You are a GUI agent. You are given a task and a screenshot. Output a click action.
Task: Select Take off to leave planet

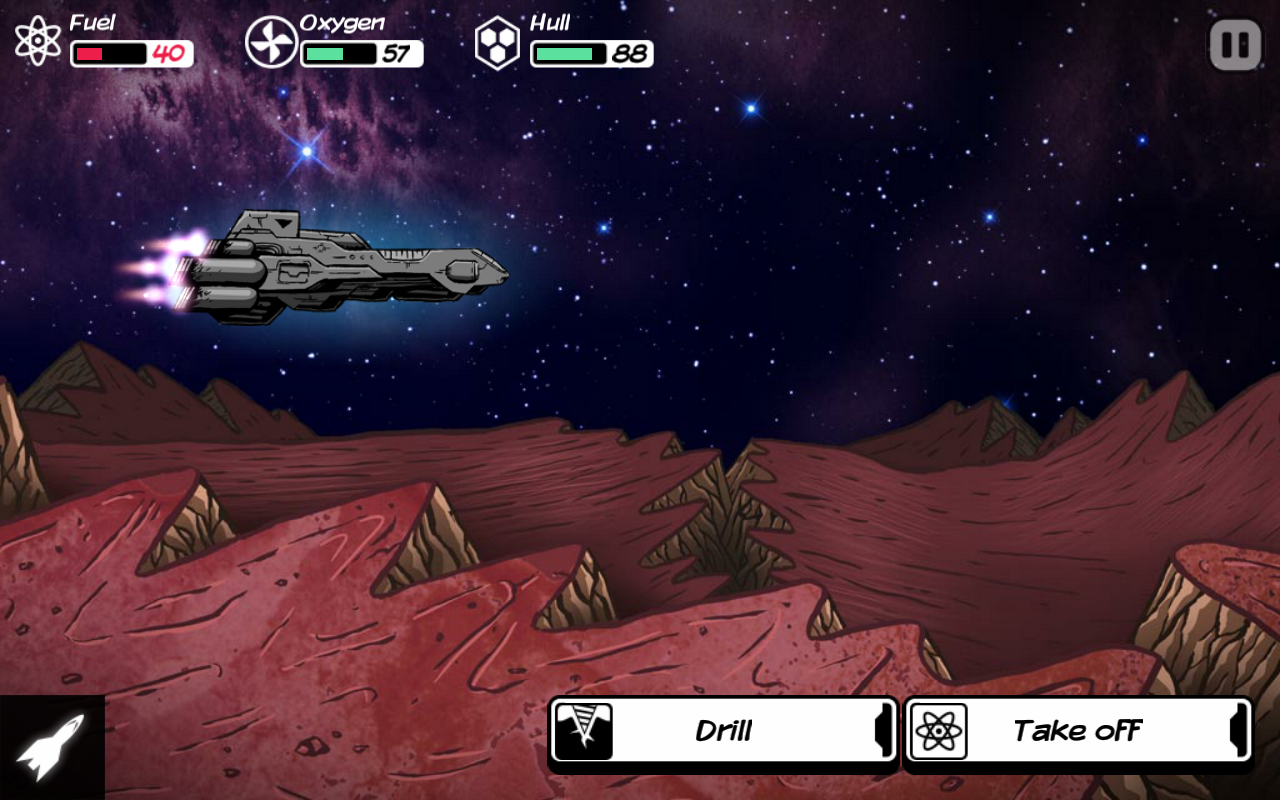(1077, 731)
